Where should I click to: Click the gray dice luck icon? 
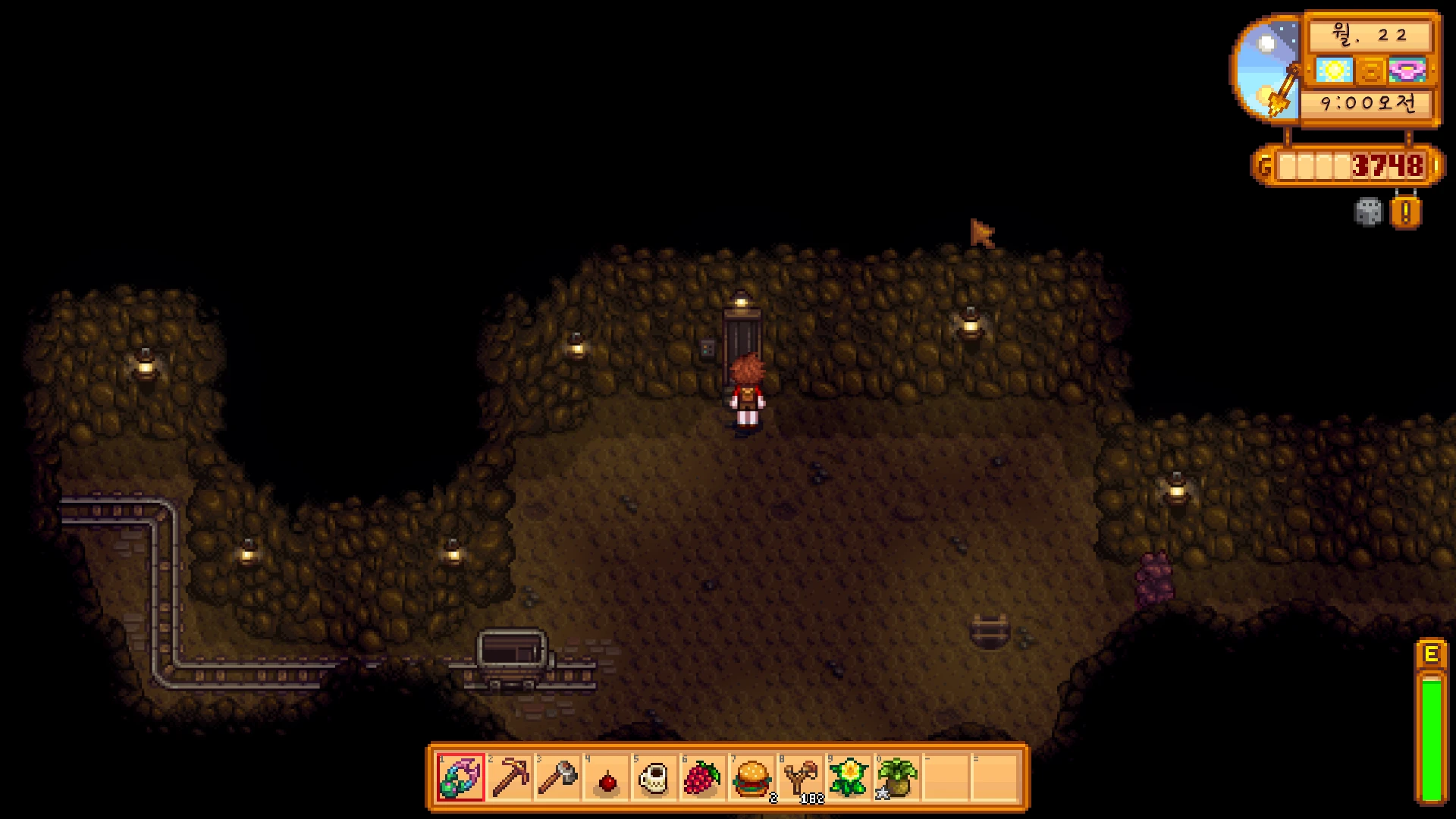[1368, 212]
